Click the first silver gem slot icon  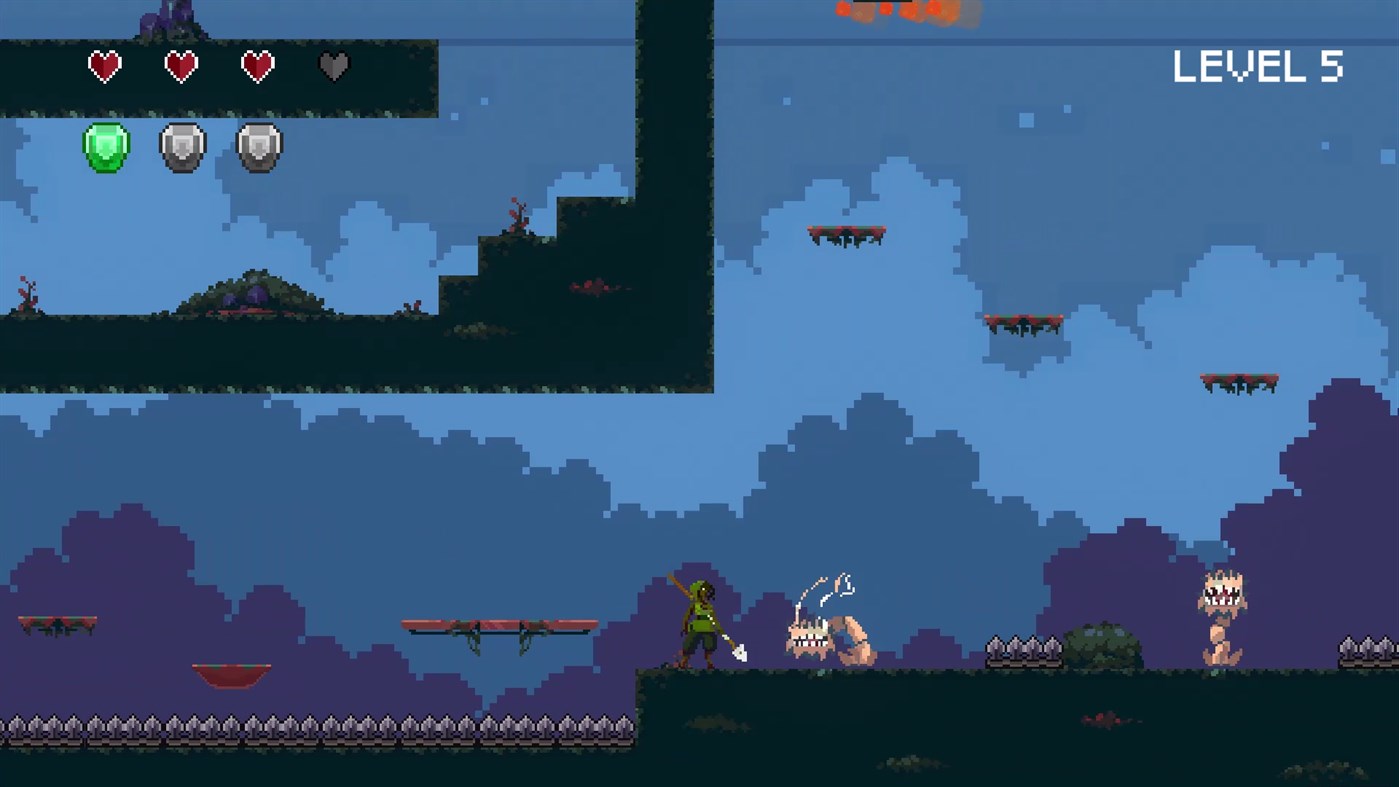pos(181,146)
